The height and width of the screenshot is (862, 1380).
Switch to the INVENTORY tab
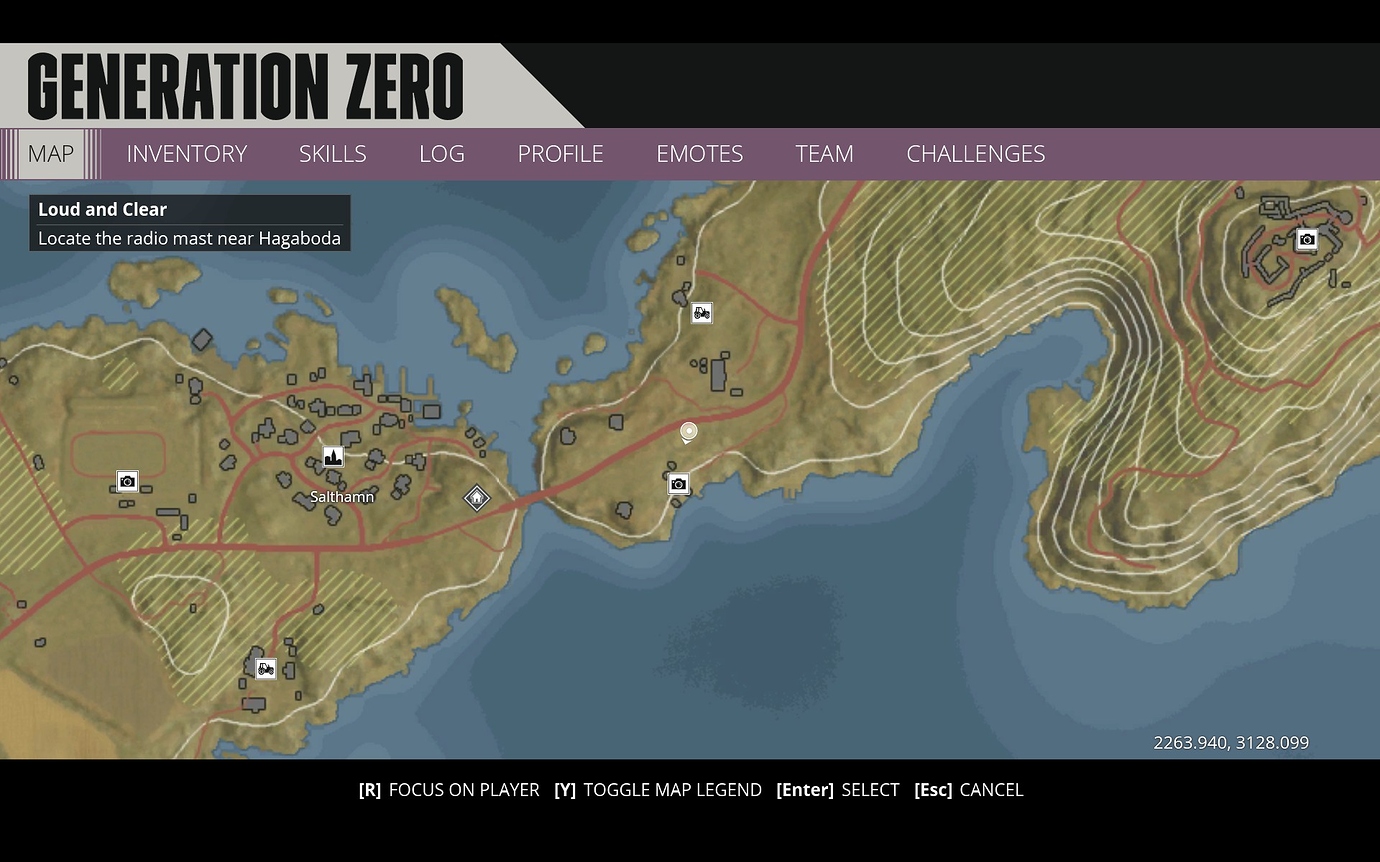point(186,154)
